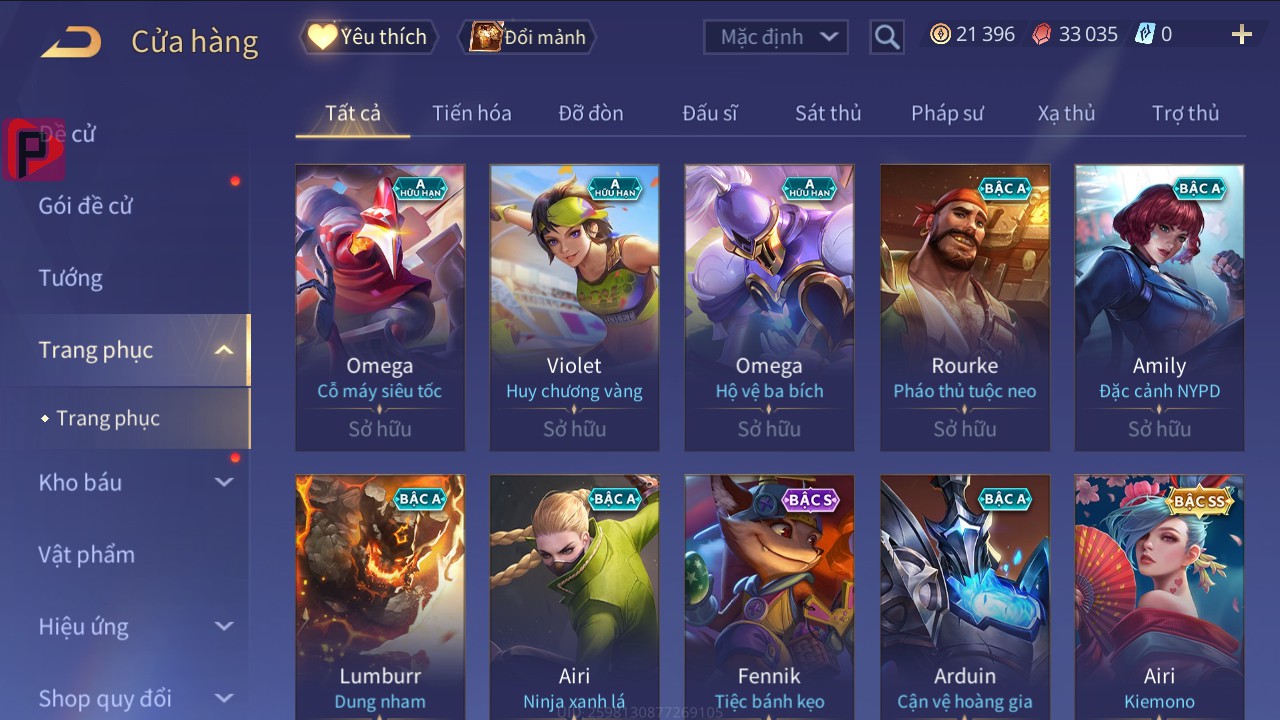Switch to the Tiến hóa tab
Screen dimensions: 1280x720
click(471, 113)
